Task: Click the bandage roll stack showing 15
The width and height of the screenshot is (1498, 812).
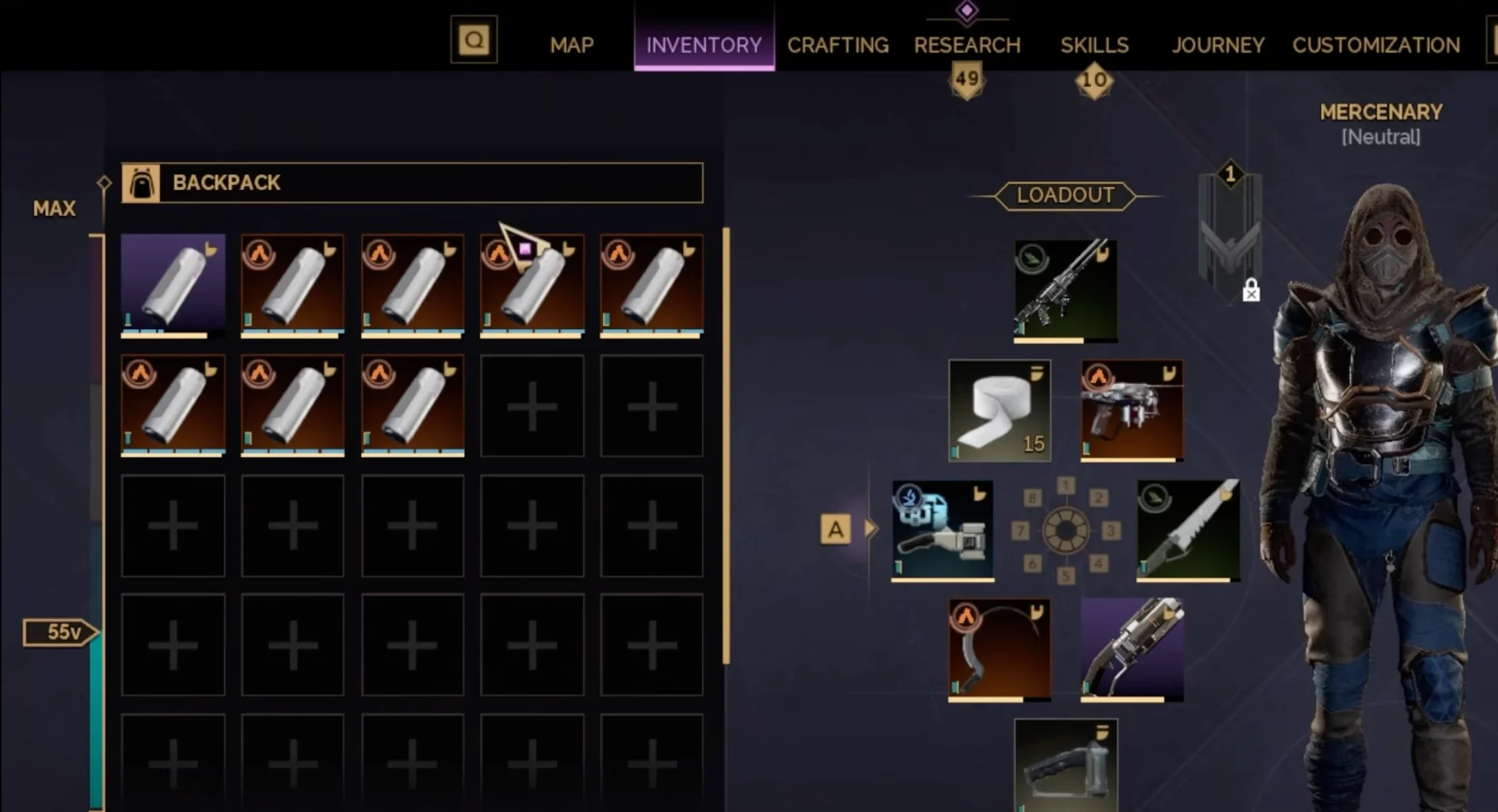Action: pos(1000,409)
